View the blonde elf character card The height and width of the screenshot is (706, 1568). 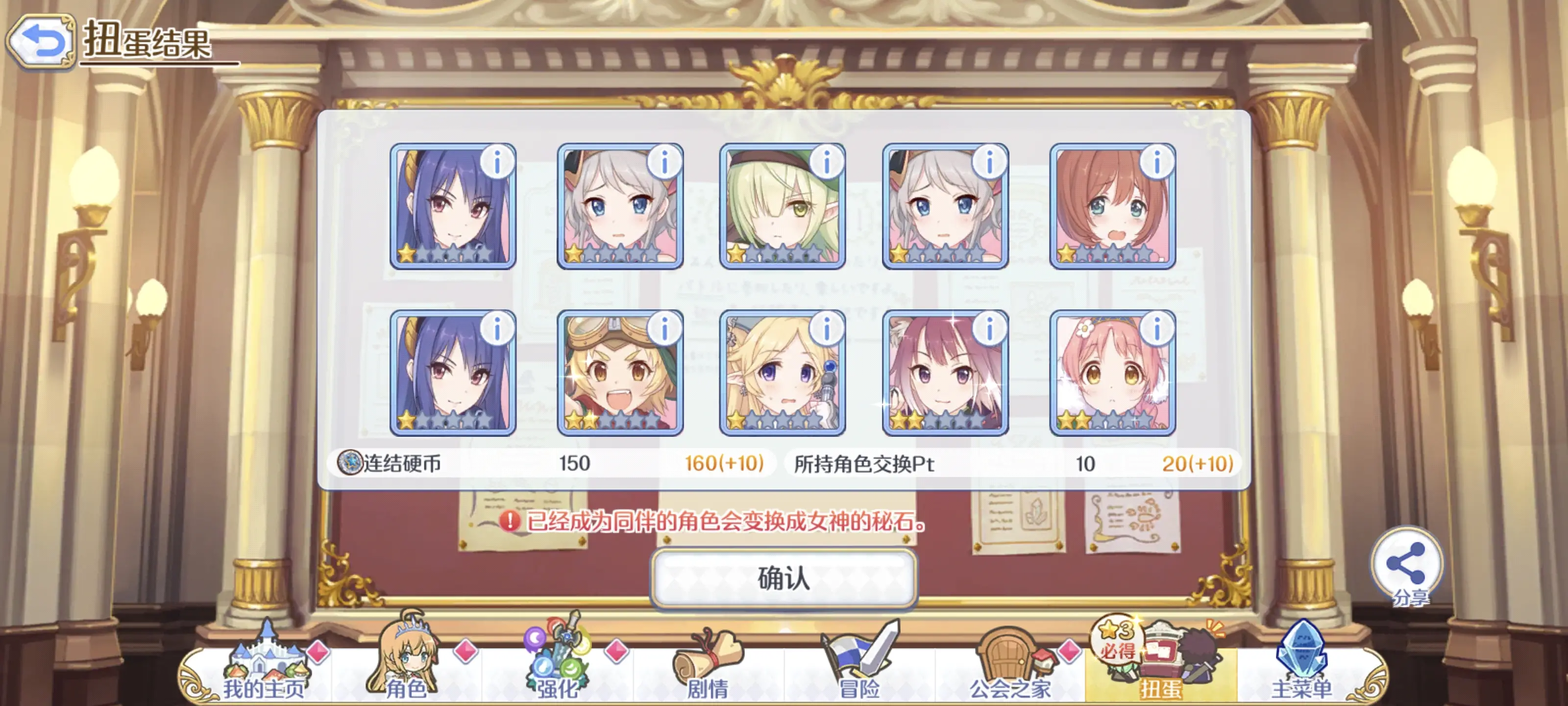pos(782,374)
